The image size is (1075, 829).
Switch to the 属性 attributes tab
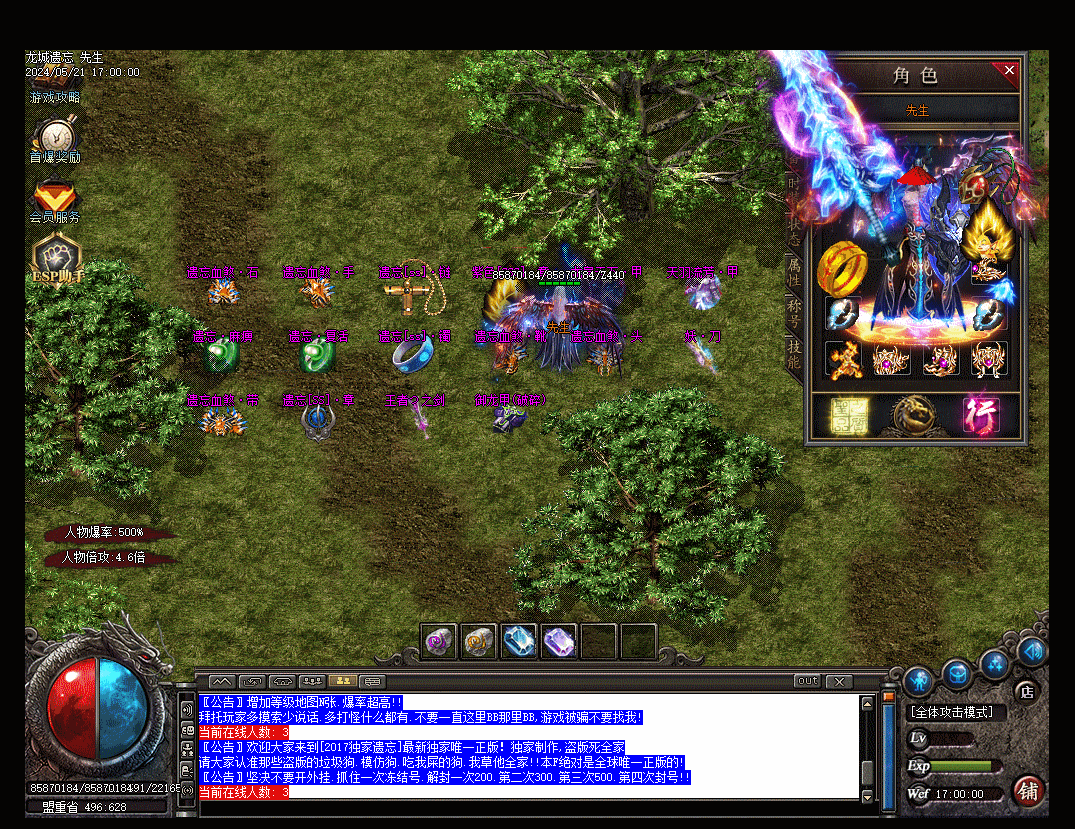point(794,270)
